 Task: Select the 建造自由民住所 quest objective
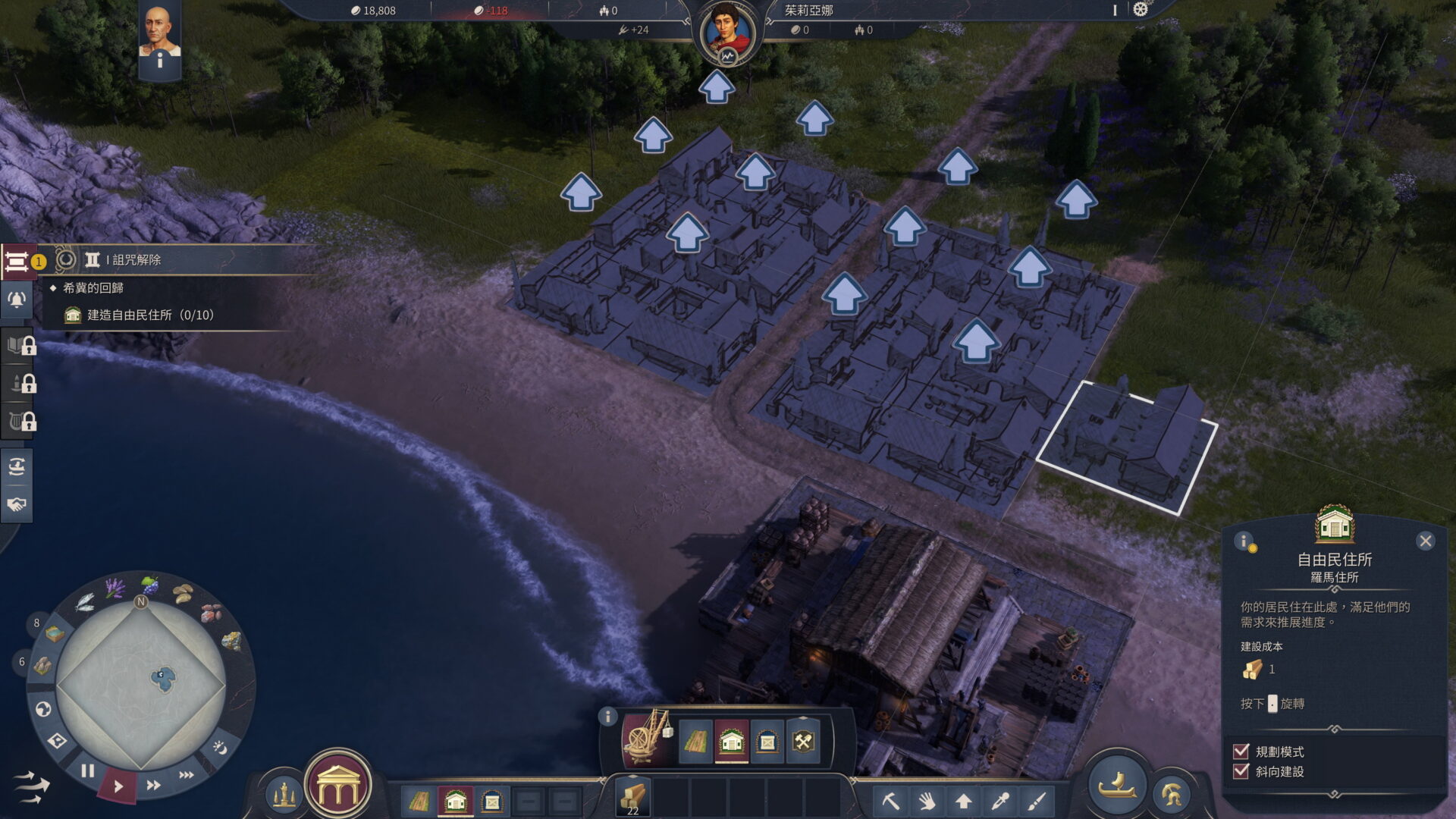coord(150,315)
